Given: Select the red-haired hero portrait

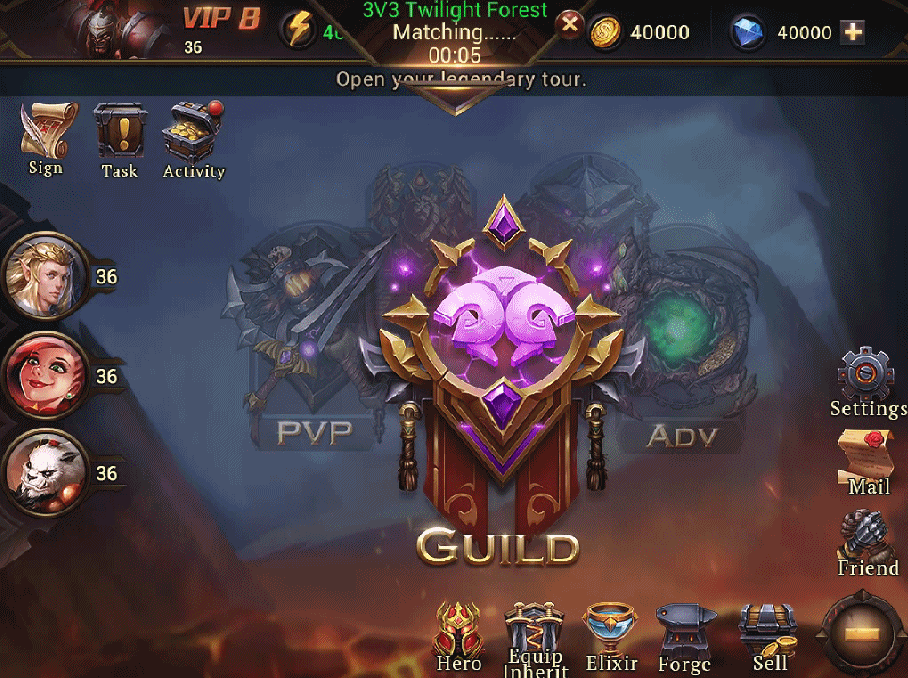Looking at the screenshot, I should [x=44, y=375].
